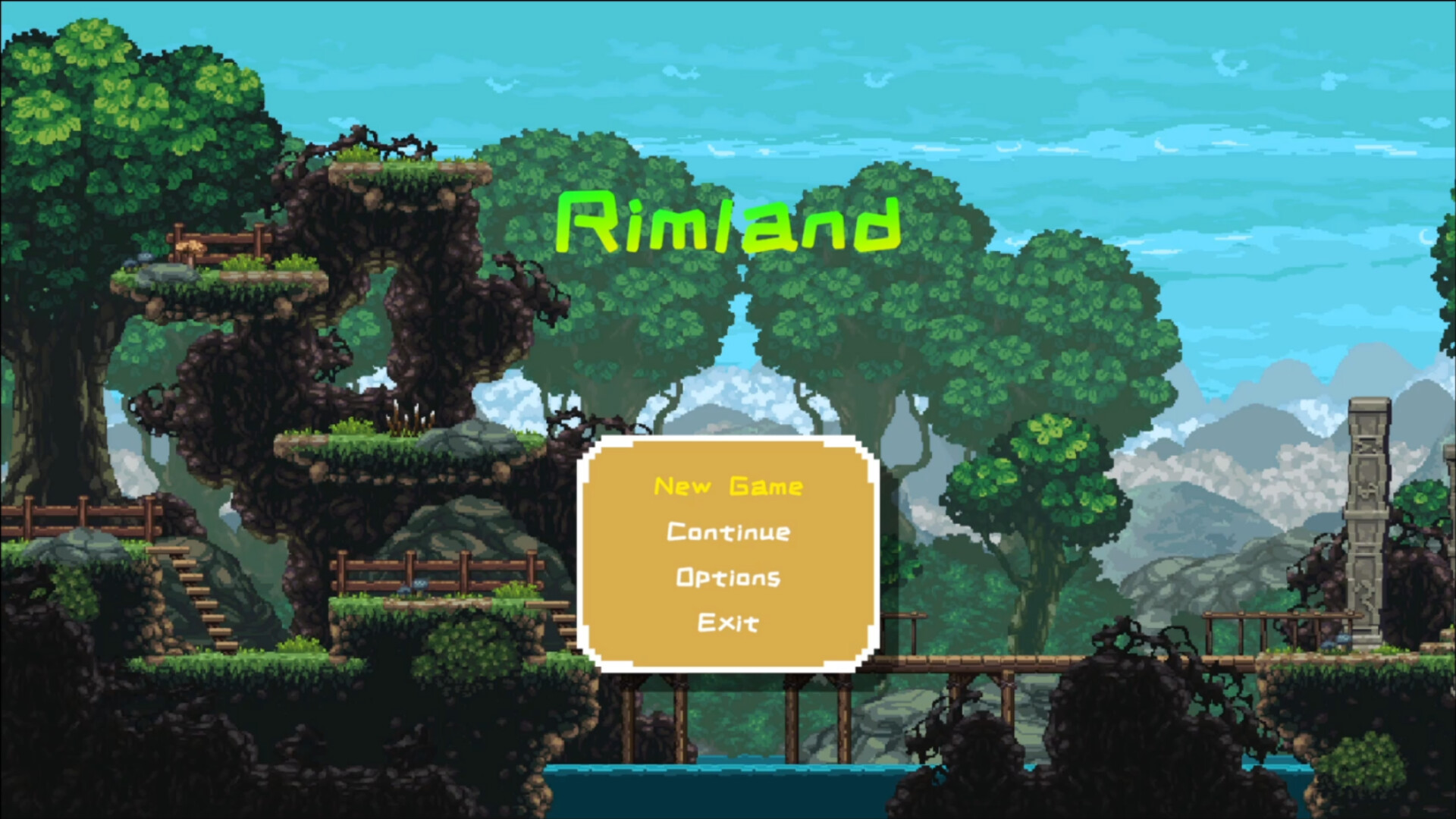Screen dimensions: 1456x819
Task: Click the Rimland title logo
Action: [730, 222]
